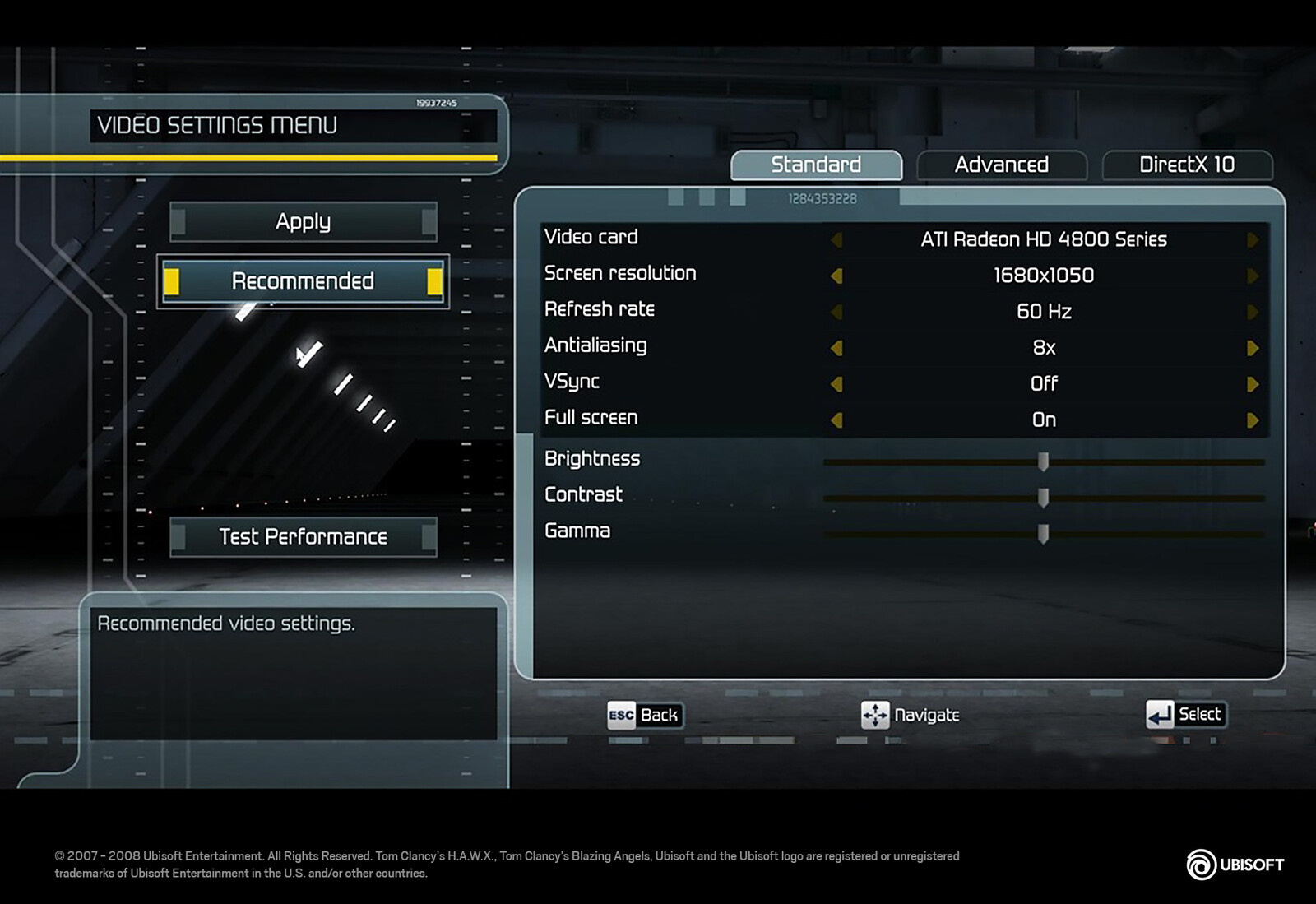Viewport: 1316px width, 904px height.
Task: Switch to the Standard tab
Action: 816,165
